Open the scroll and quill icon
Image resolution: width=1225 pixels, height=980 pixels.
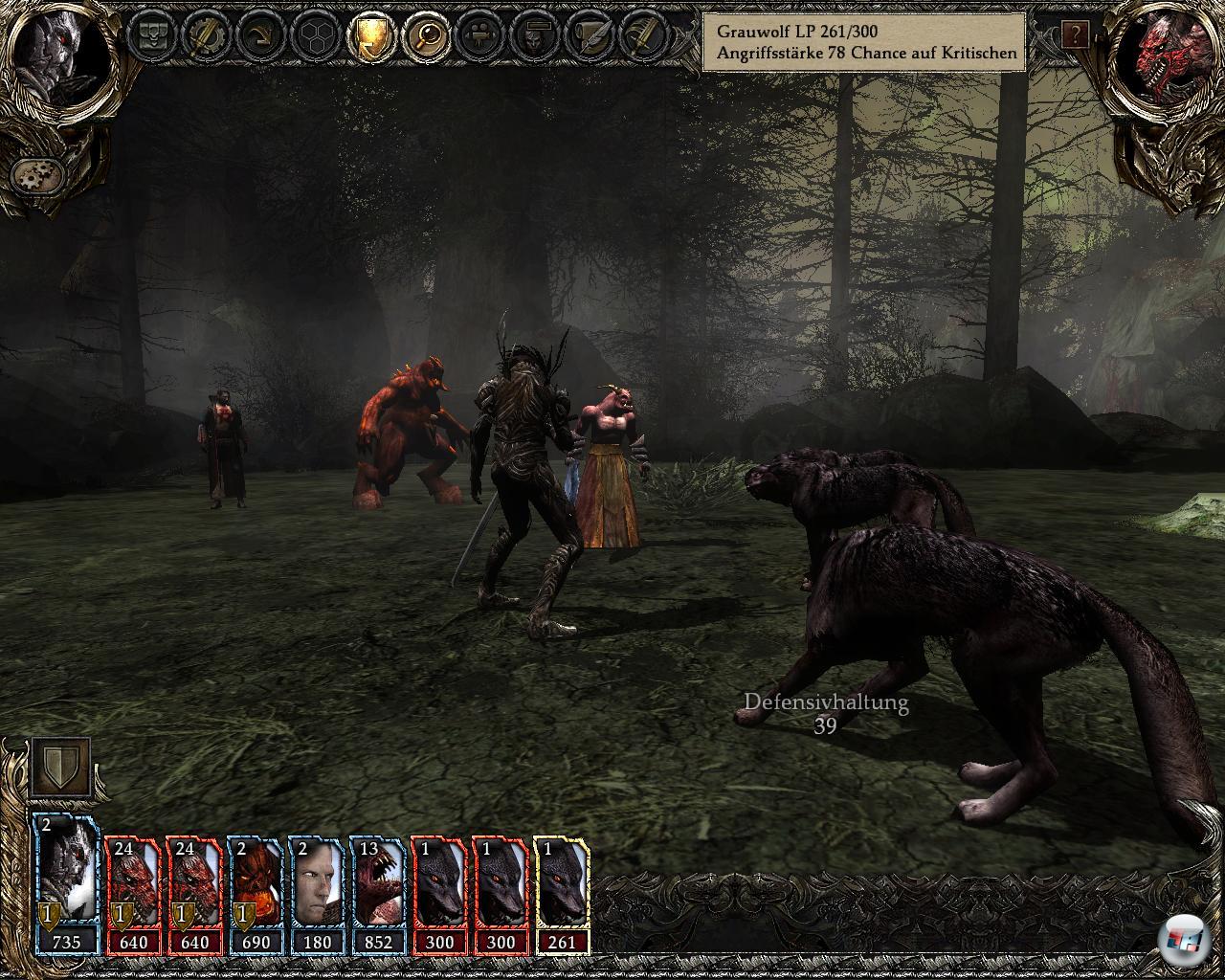(x=587, y=36)
